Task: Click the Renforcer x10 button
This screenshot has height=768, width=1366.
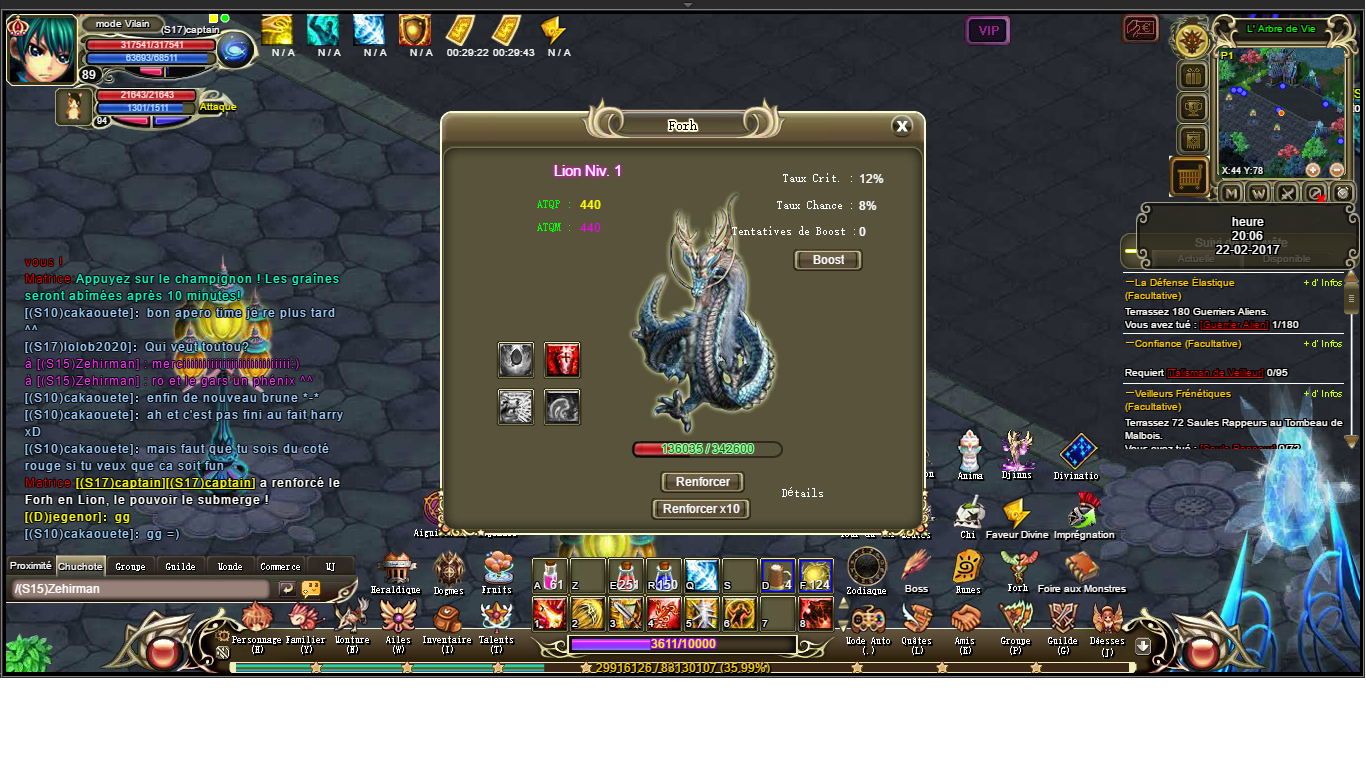Action: click(701, 509)
